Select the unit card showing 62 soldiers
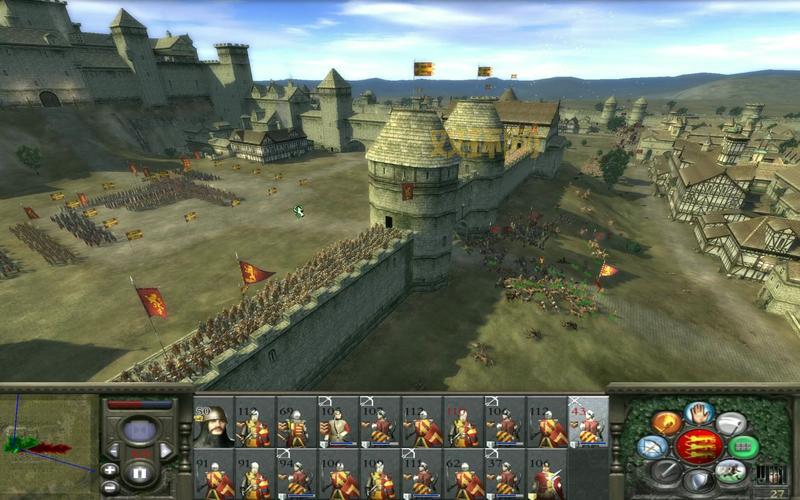This screenshot has width=800, height=500. point(462,473)
